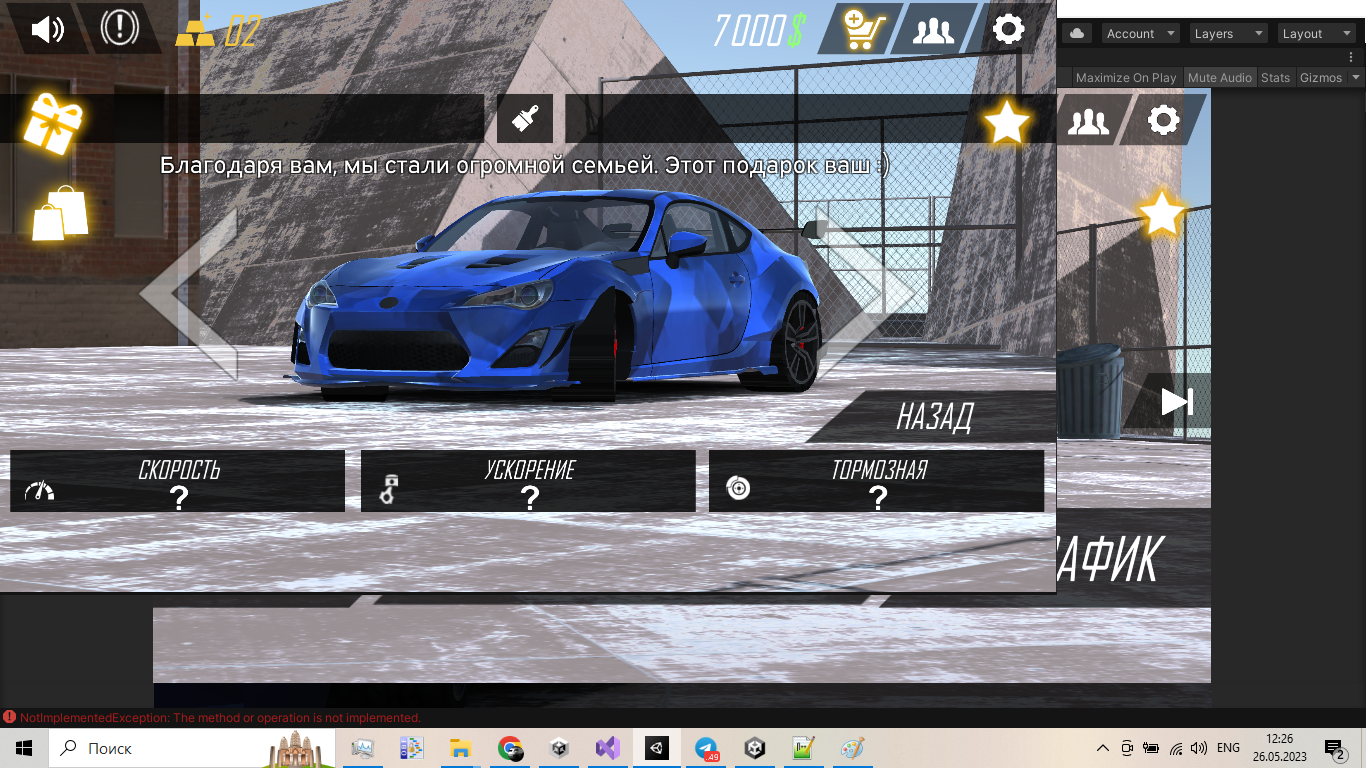This screenshot has height=768, width=1366.
Task: Go back with the НАЗАД button
Action: [935, 417]
